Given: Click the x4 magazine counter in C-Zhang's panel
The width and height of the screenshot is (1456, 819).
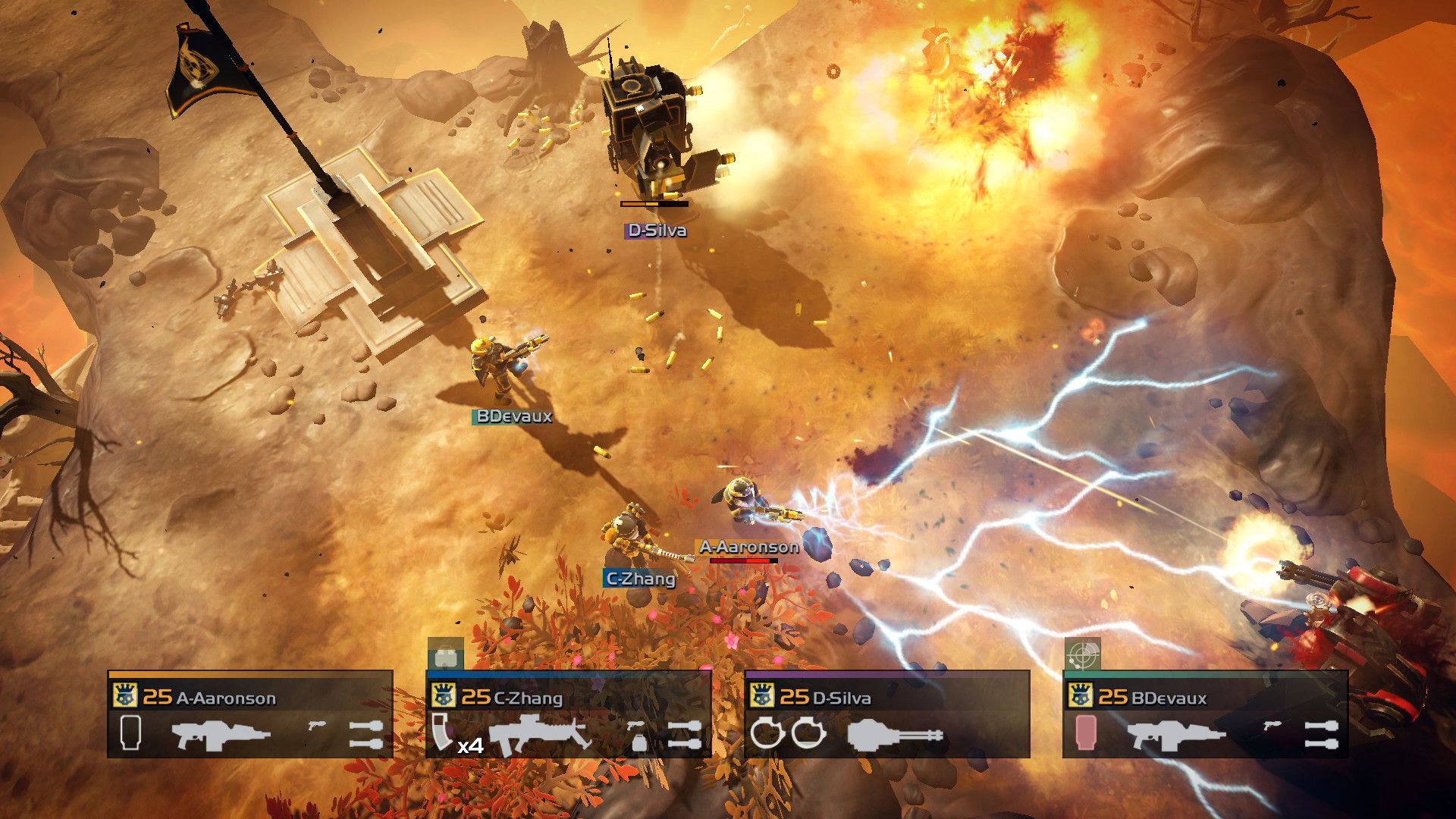Looking at the screenshot, I should coord(469,746).
